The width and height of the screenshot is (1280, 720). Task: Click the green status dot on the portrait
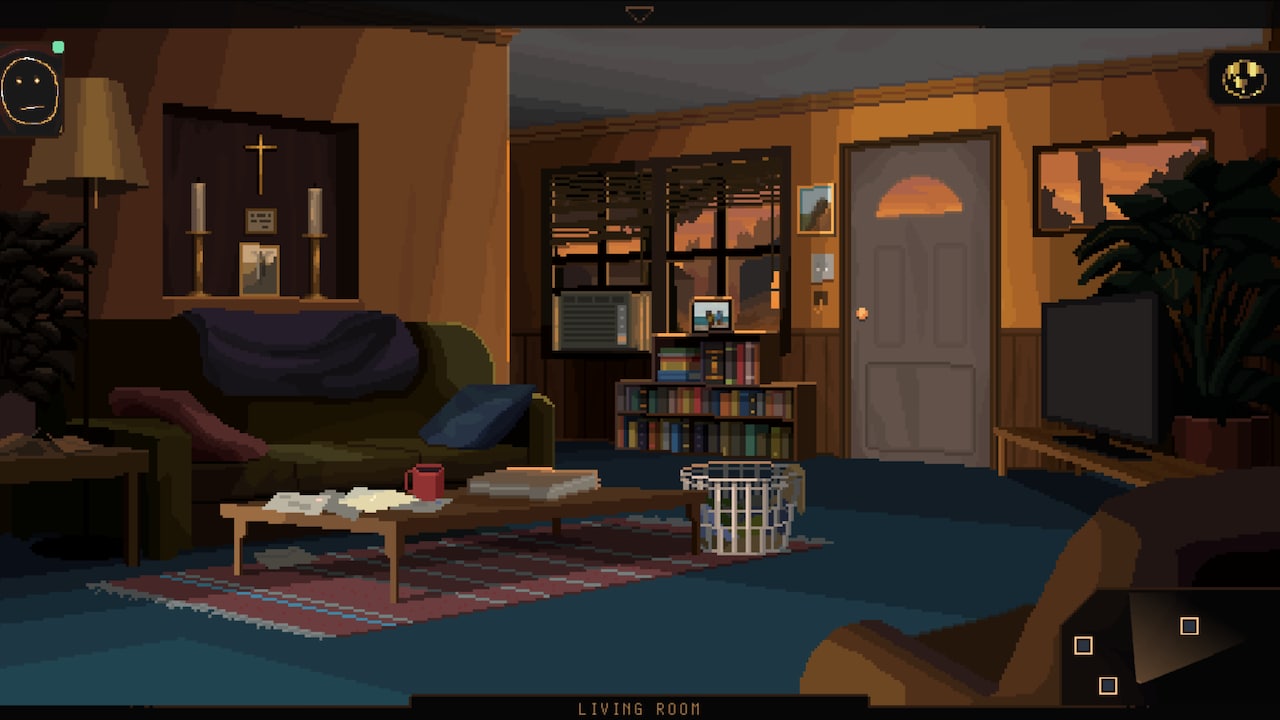click(57, 45)
